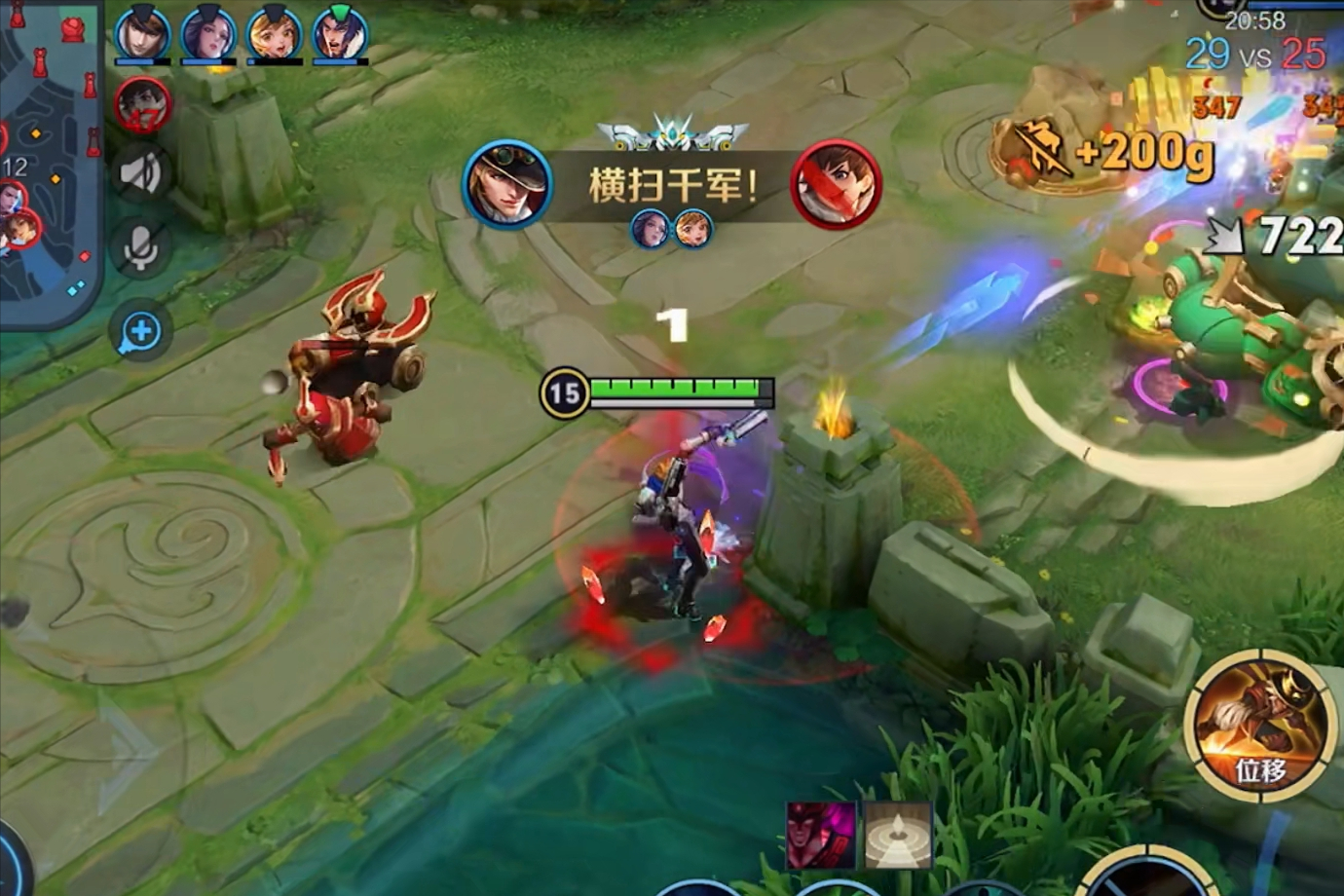Activate the 位移 dash skill
Screen dimensions: 1344x896
pyautogui.click(x=1259, y=726)
